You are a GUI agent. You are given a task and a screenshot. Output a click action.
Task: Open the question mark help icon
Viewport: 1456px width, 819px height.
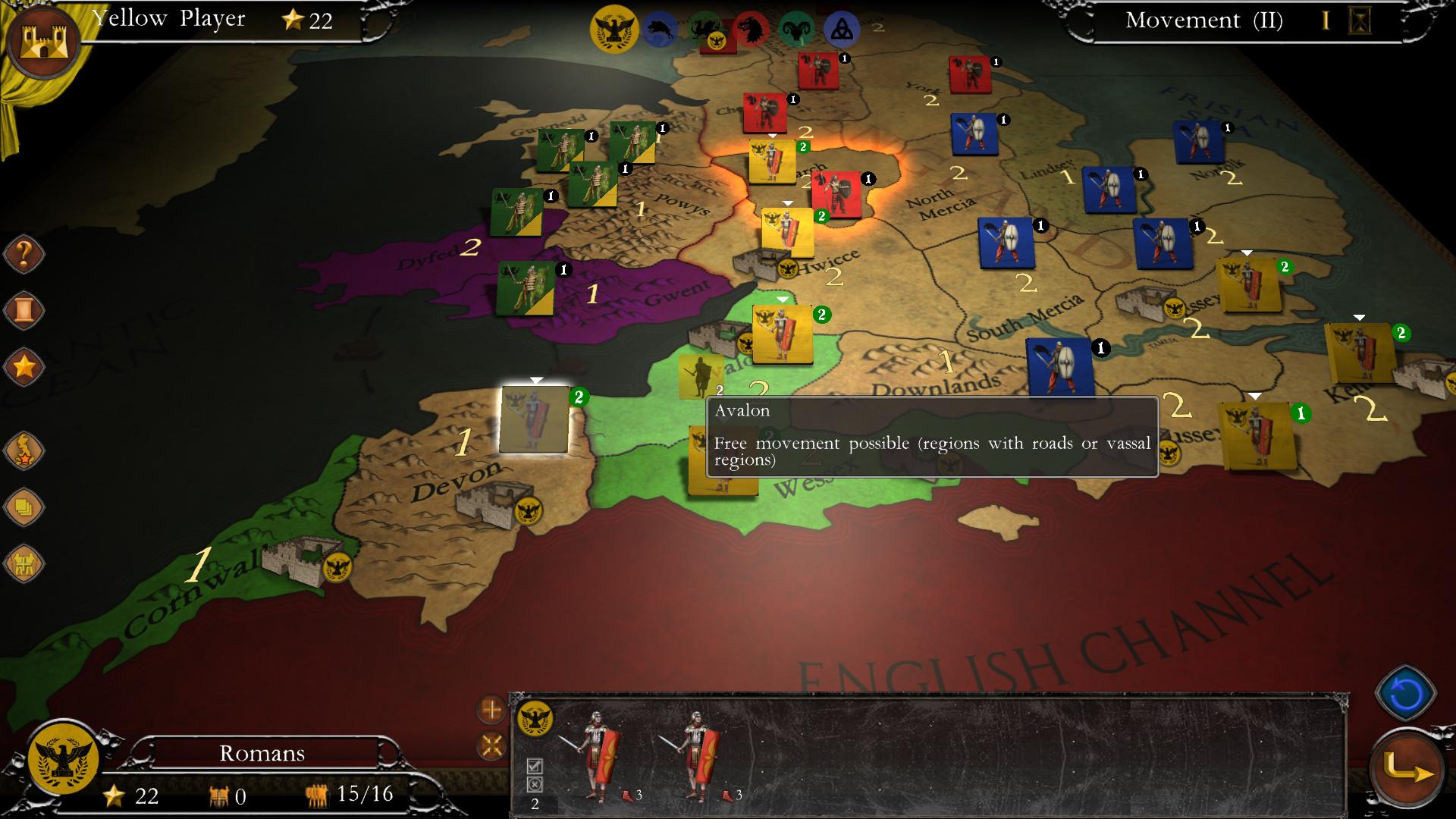tap(23, 254)
